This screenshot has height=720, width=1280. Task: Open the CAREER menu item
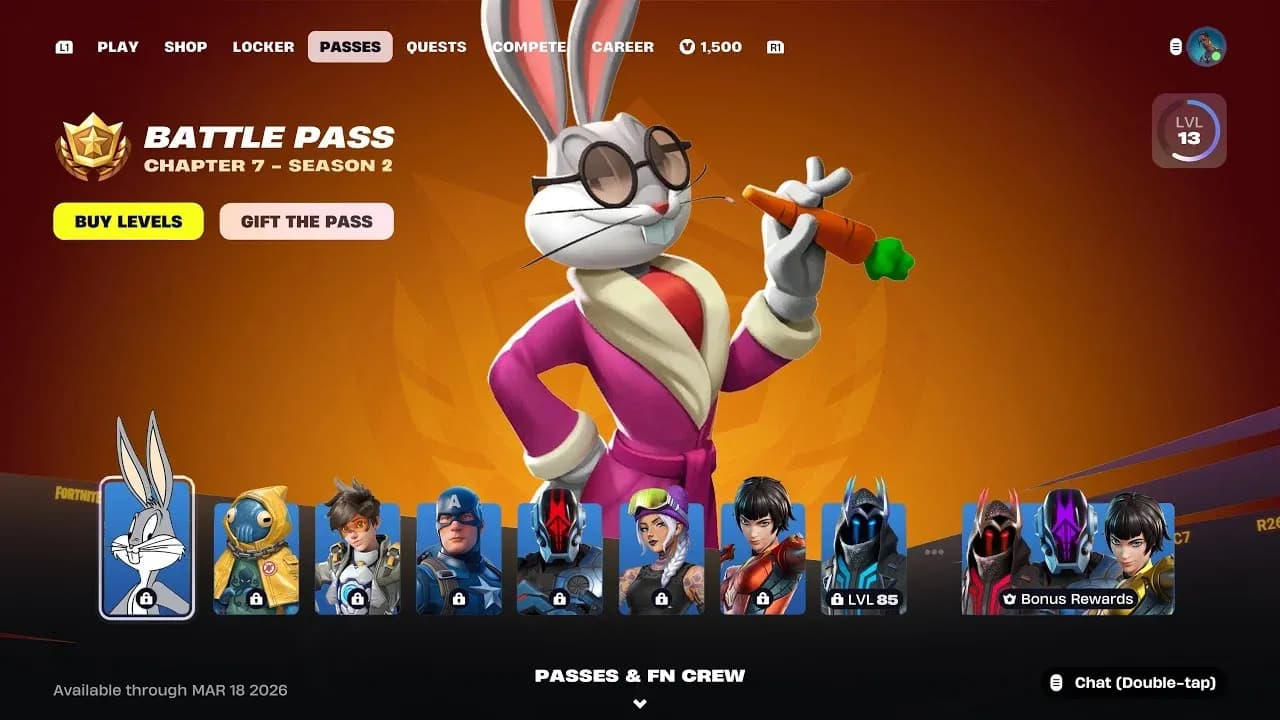(x=622, y=46)
